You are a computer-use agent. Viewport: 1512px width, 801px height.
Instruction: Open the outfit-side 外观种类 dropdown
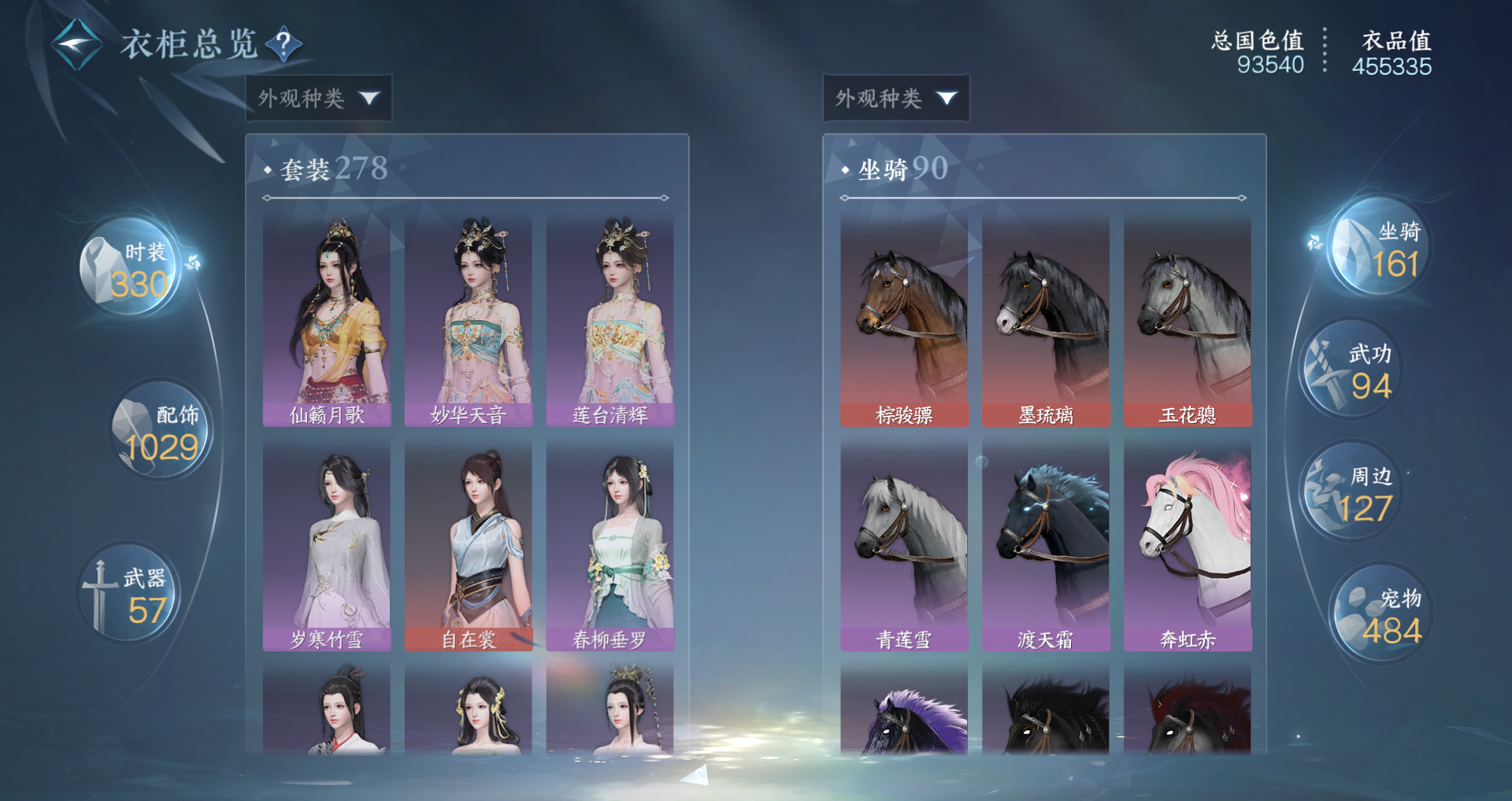click(318, 98)
